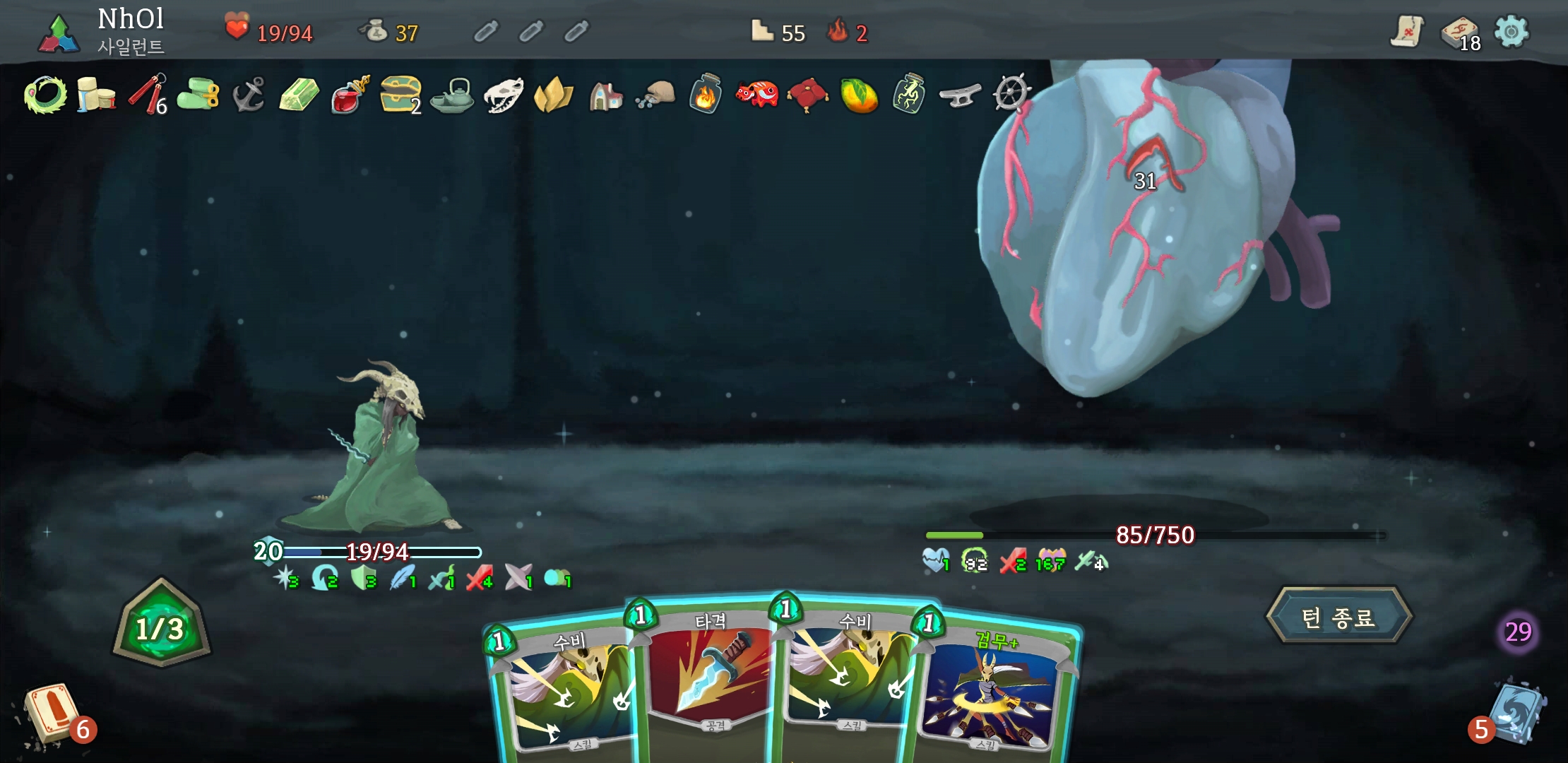Viewport: 1568px width, 763px height.
Task: View the deck of 18 cards
Action: pos(1459,32)
